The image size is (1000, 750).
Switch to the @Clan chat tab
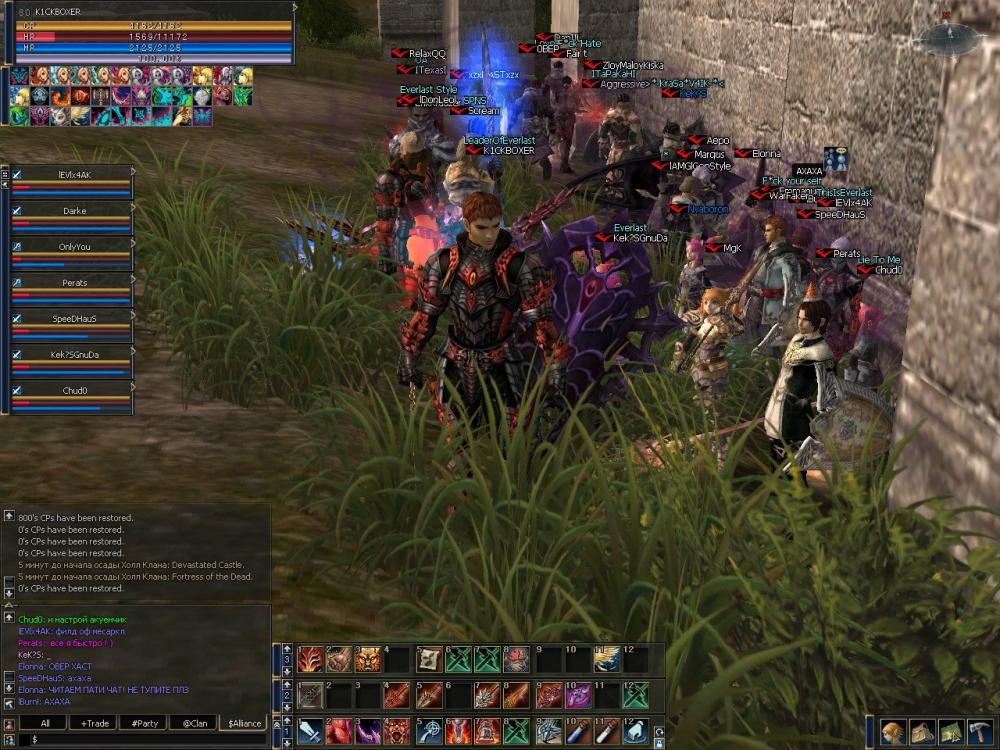coord(194,723)
